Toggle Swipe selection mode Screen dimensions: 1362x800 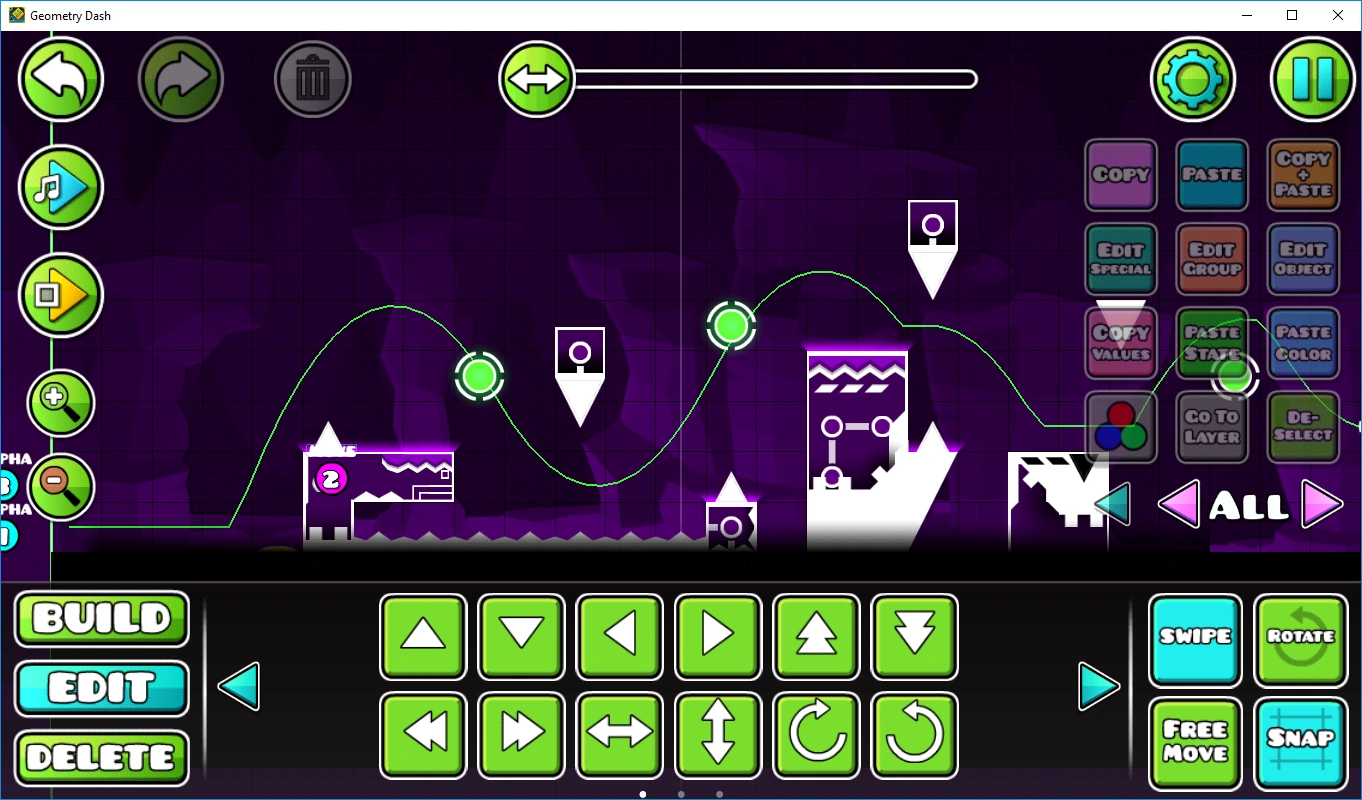click(1196, 639)
